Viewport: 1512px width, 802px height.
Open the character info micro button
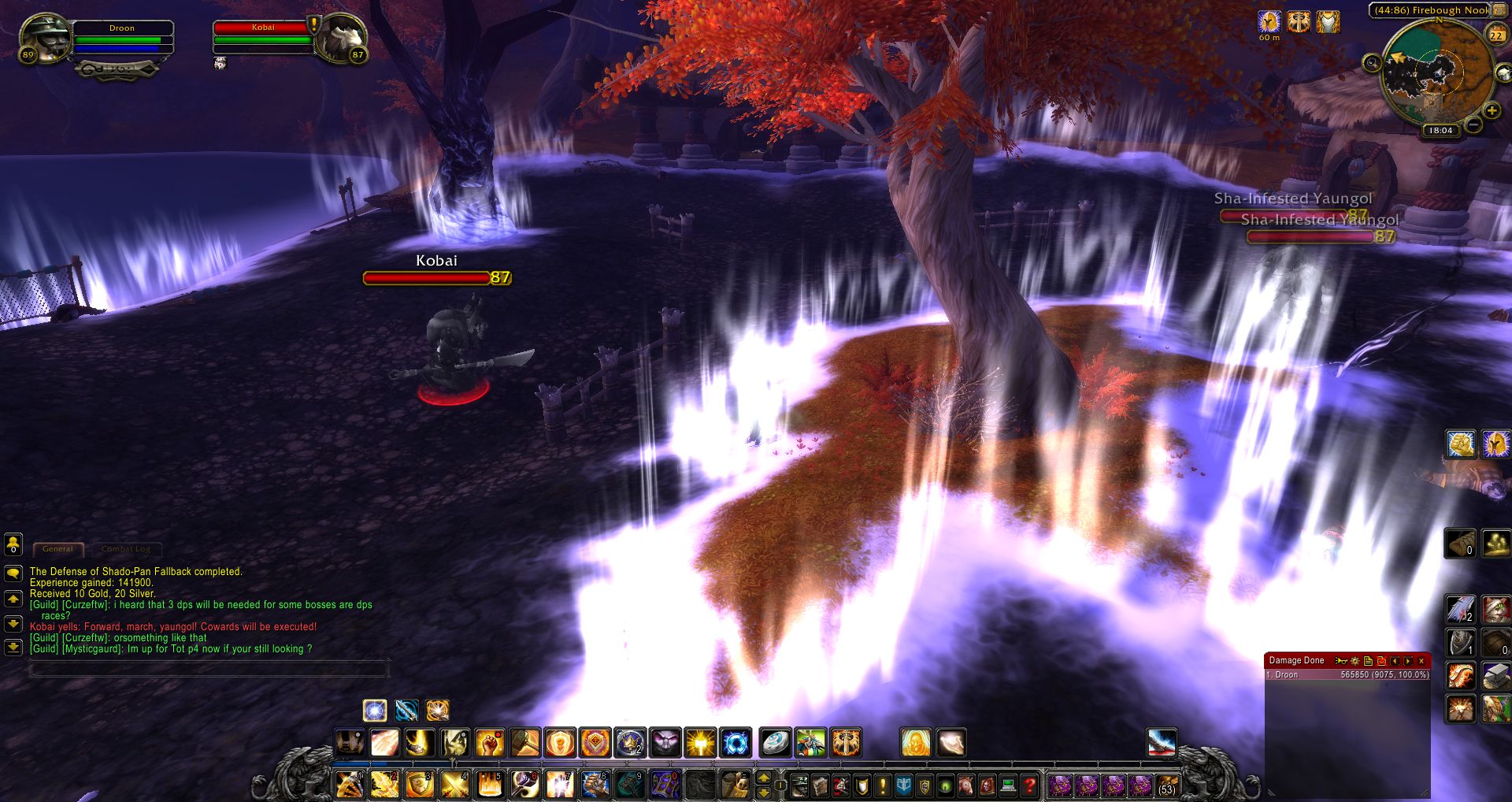coord(800,785)
